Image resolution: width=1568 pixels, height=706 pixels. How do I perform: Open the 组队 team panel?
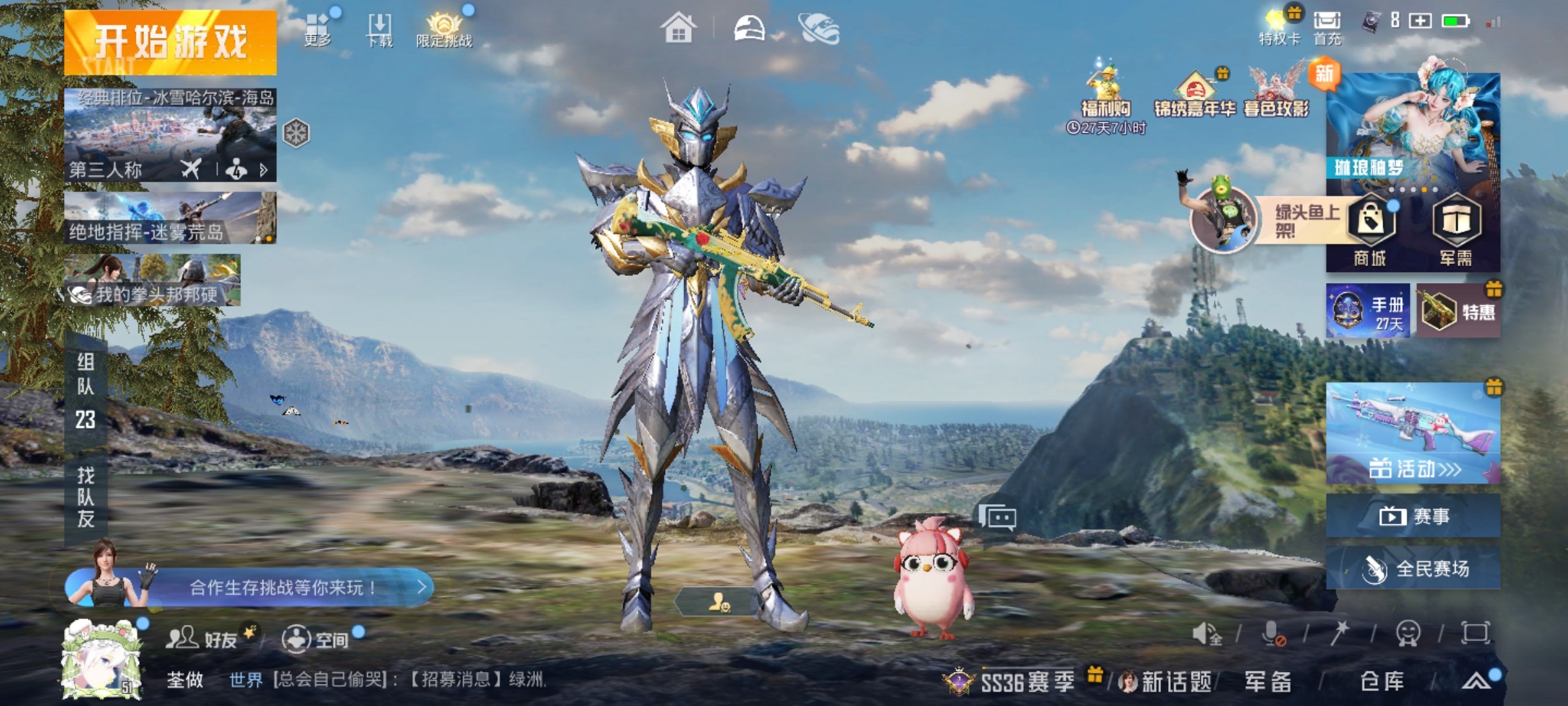pos(86,391)
